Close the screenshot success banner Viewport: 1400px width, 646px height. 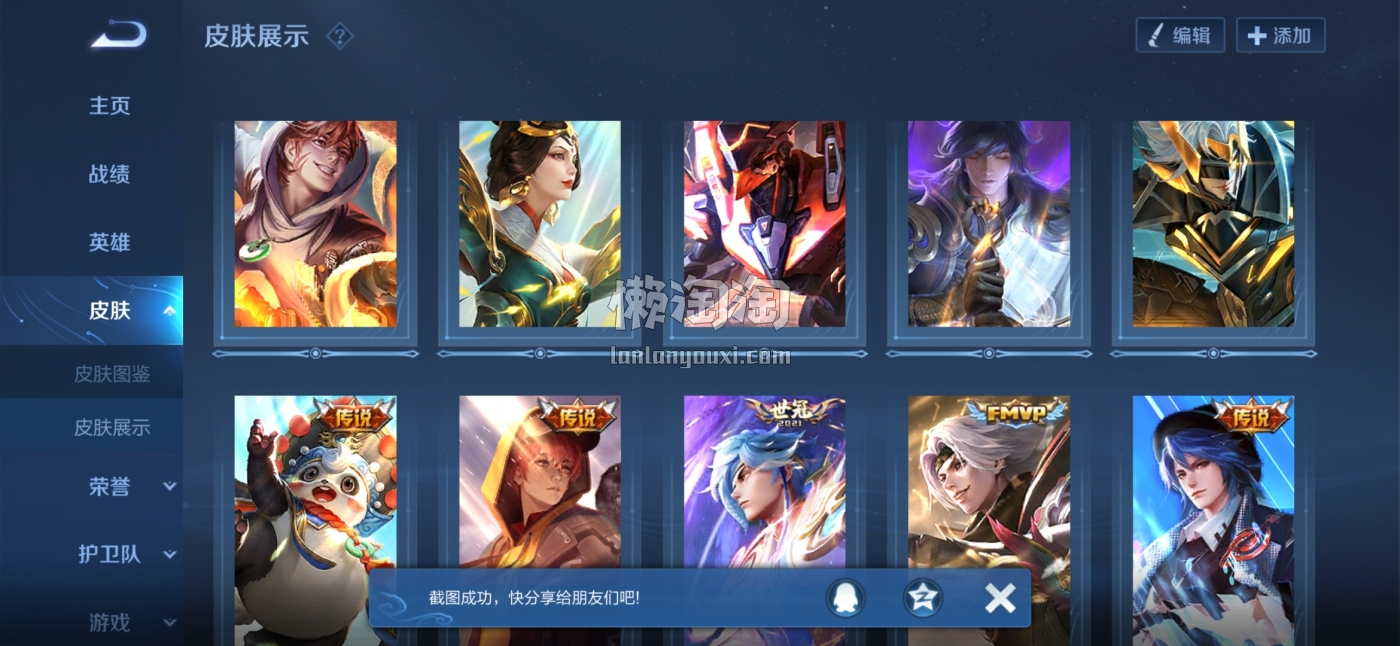[999, 598]
